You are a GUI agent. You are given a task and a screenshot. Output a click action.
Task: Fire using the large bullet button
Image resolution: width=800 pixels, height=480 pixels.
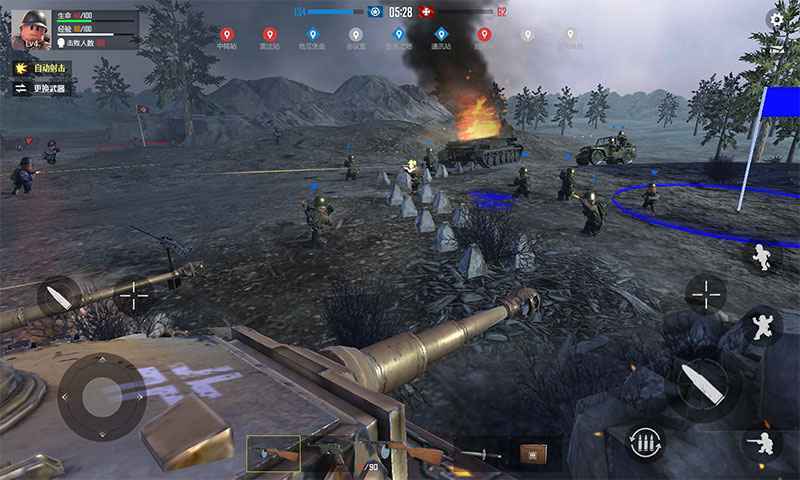click(x=702, y=384)
